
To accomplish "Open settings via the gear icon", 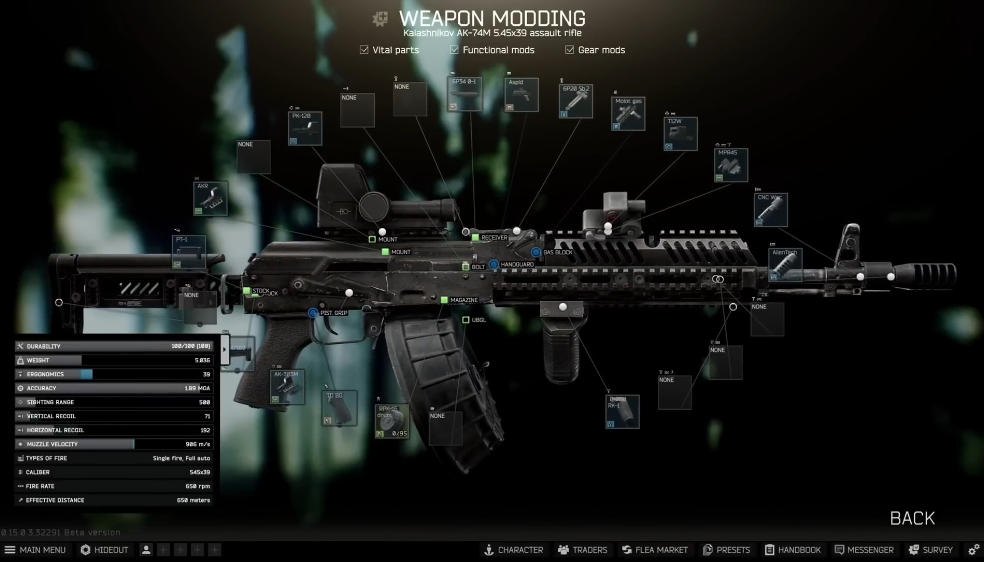I will coord(973,550).
